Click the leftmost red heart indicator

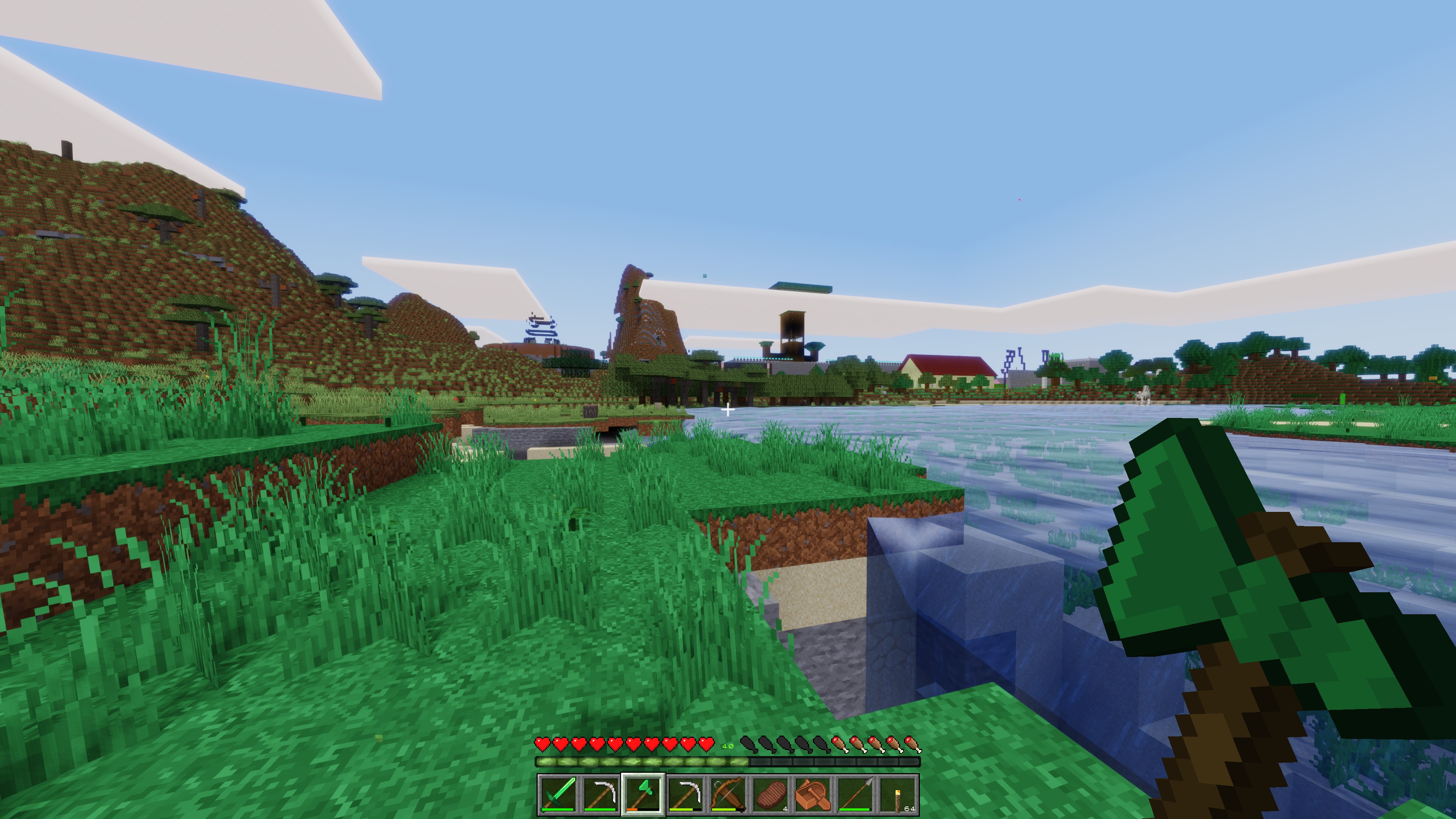tap(543, 745)
